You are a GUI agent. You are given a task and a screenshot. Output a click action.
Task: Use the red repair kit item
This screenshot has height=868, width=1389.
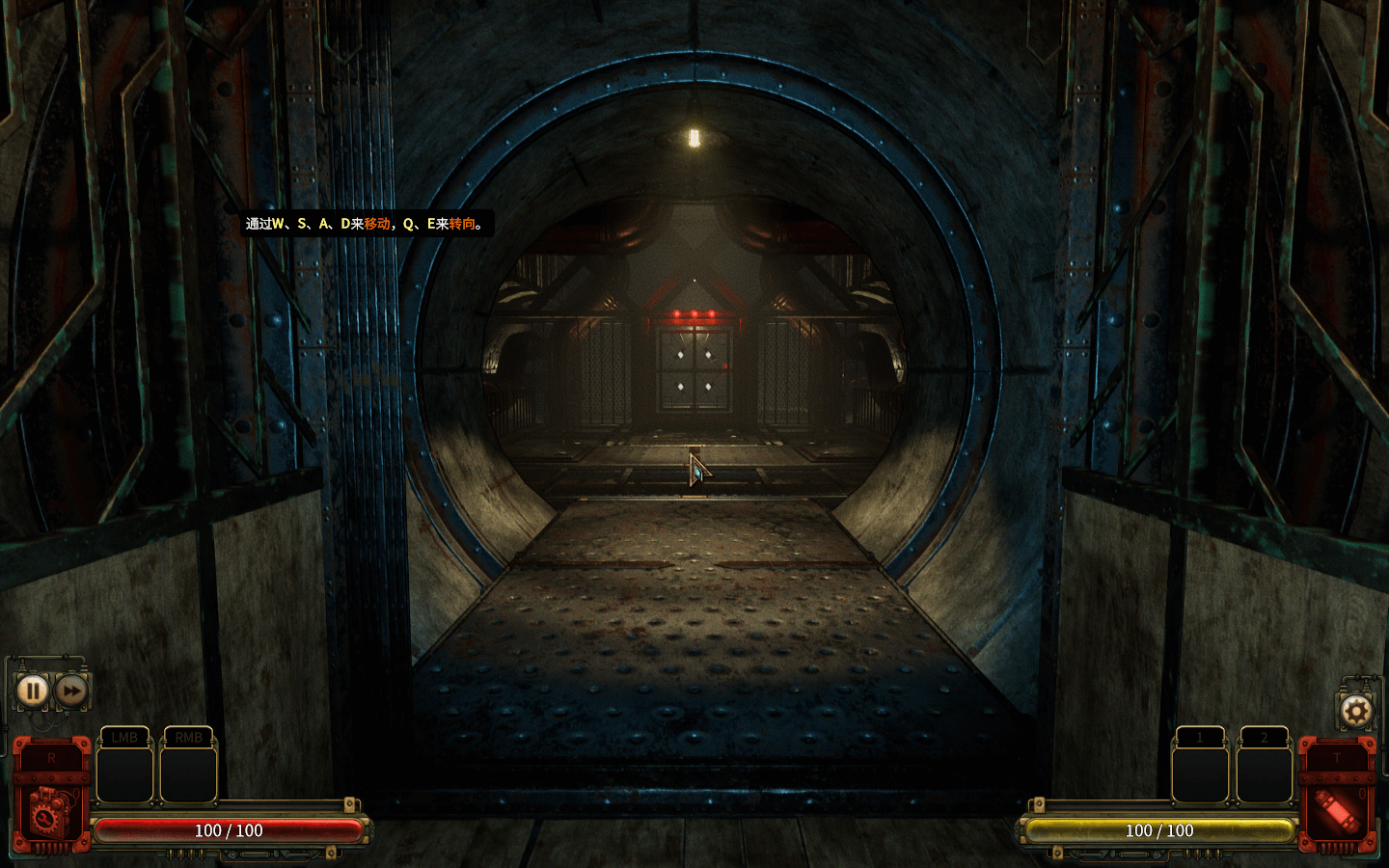click(x=50, y=806)
